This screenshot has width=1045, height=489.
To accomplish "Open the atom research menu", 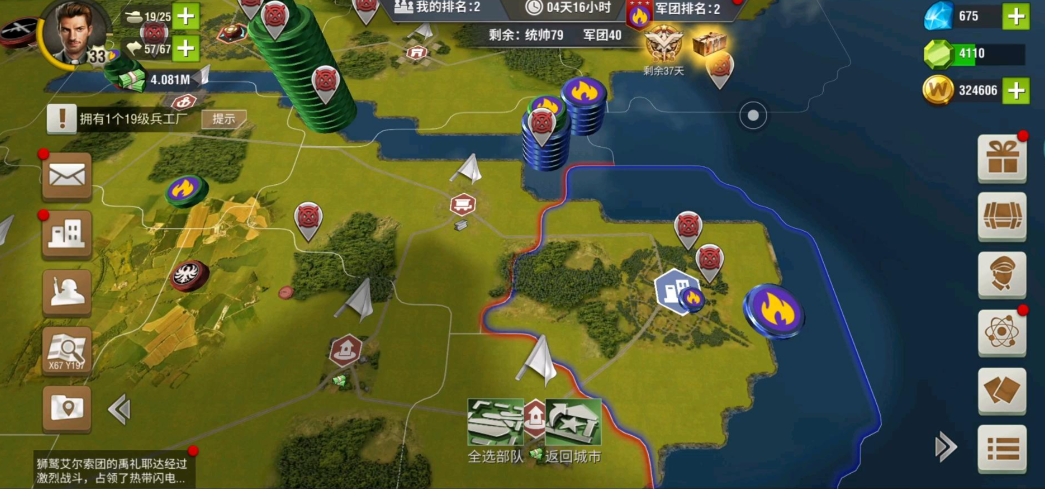I will click(x=1001, y=333).
